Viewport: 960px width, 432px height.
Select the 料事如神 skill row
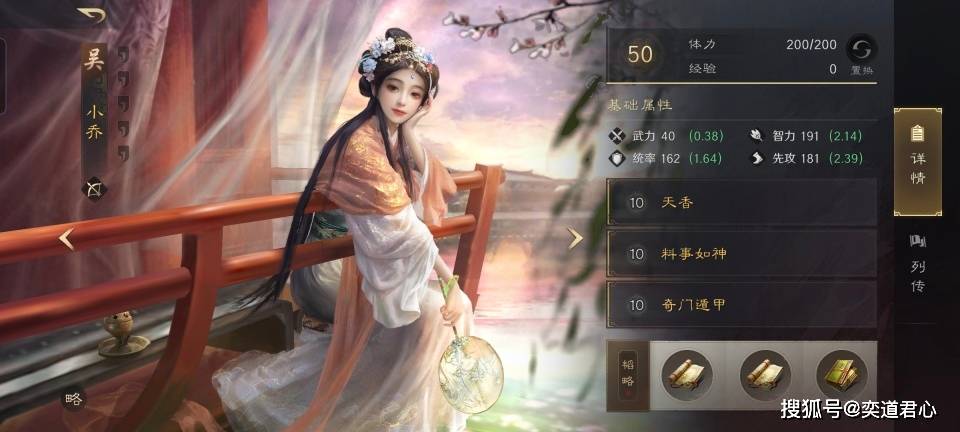point(741,254)
